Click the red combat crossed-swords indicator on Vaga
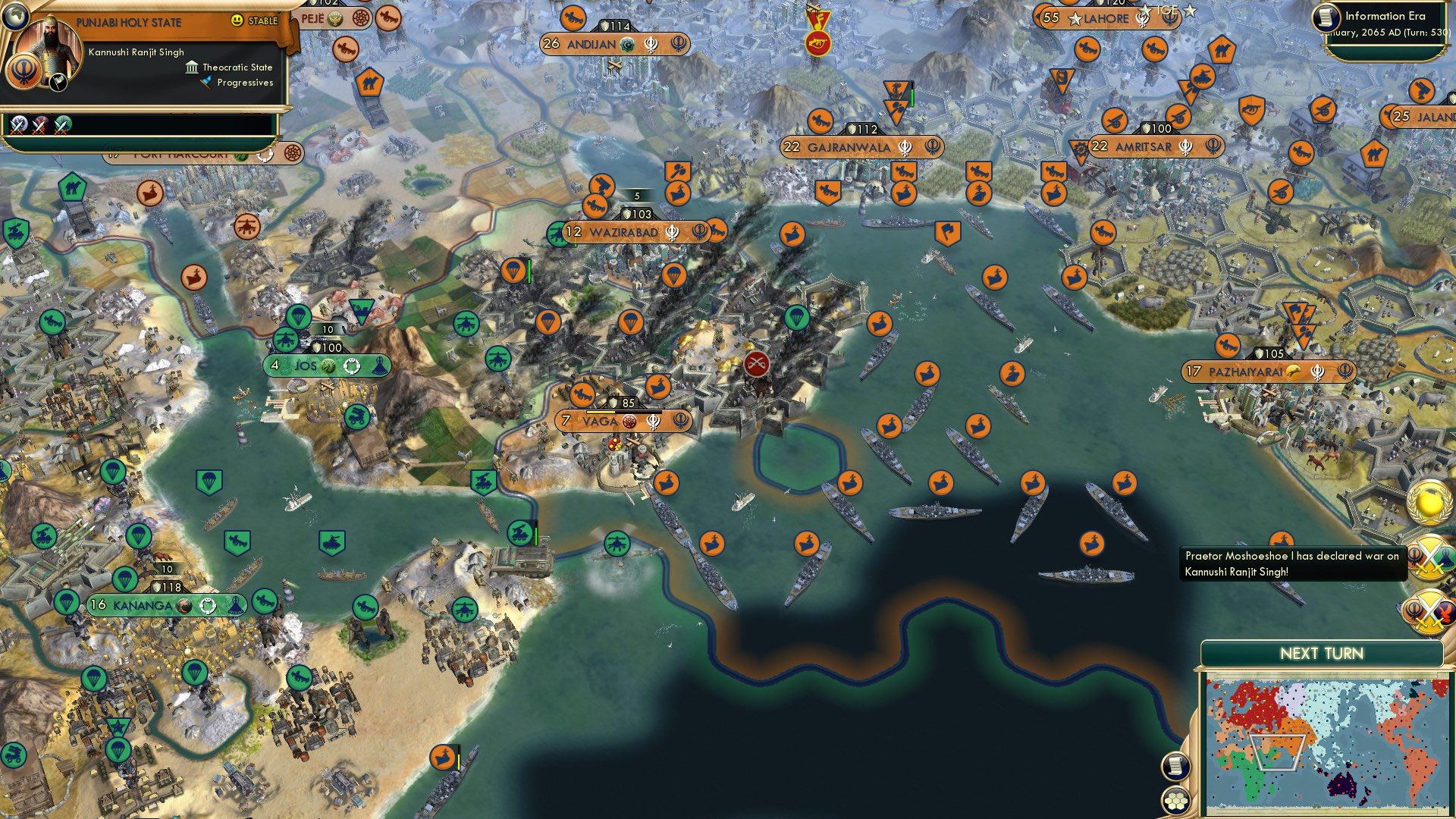The height and width of the screenshot is (819, 1456). coord(756,363)
